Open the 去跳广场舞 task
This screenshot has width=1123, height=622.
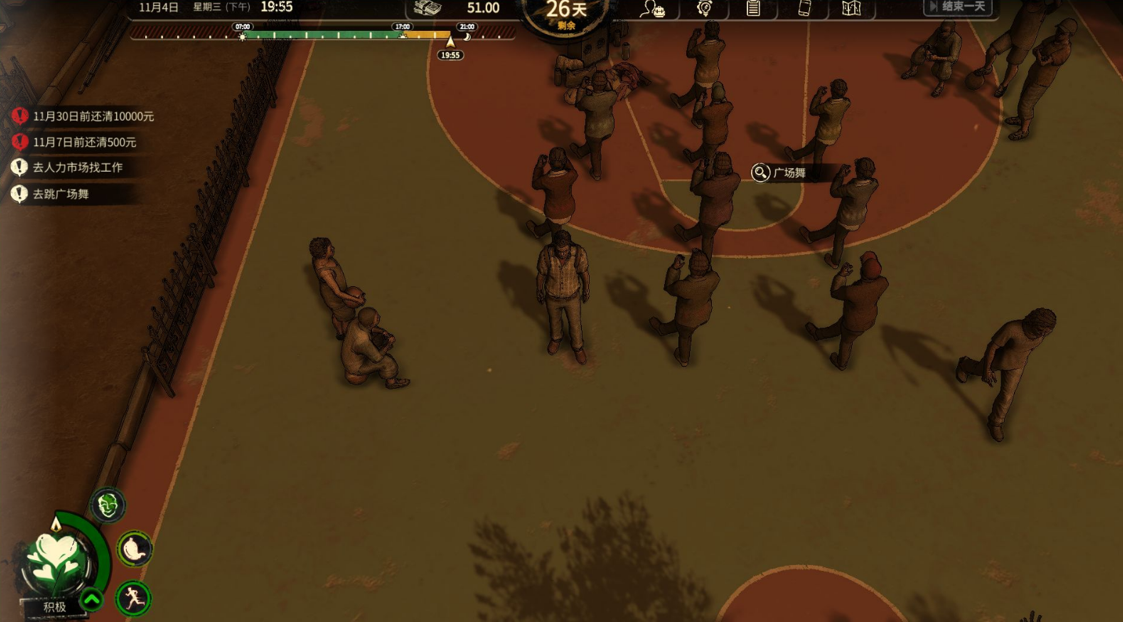(x=60, y=194)
